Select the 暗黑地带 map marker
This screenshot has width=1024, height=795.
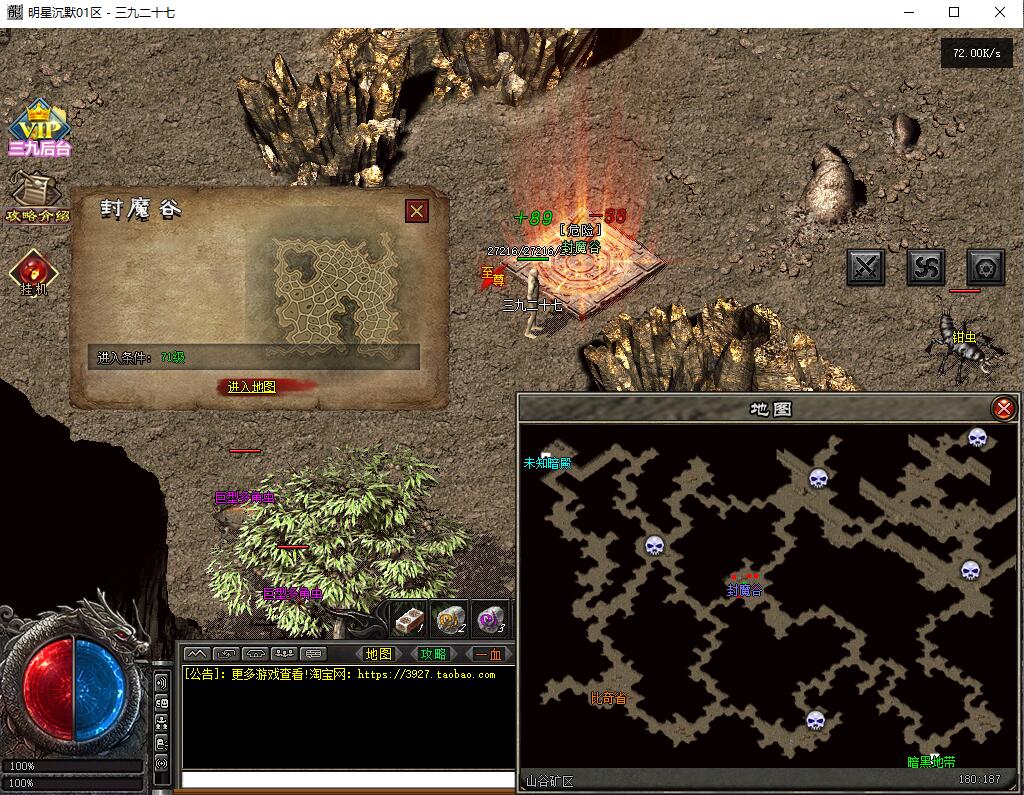tap(931, 762)
